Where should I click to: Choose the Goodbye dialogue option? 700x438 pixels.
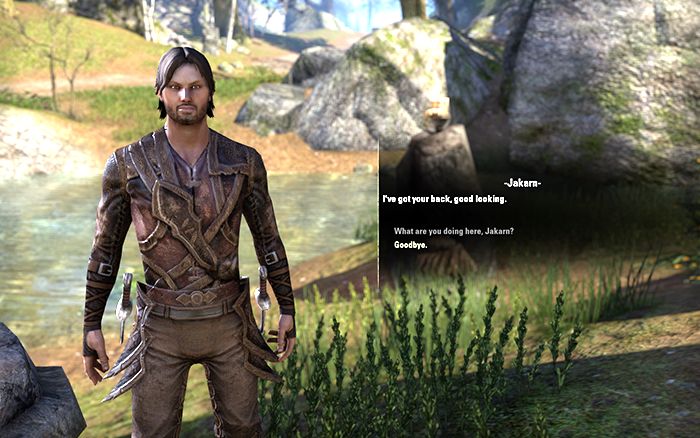coord(411,245)
